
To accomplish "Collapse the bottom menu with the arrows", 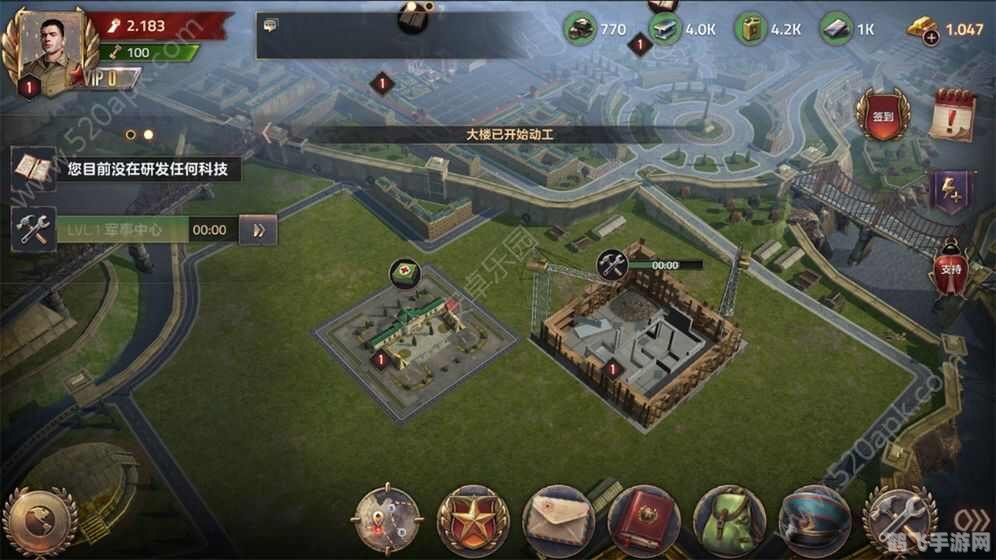I will tap(965, 521).
